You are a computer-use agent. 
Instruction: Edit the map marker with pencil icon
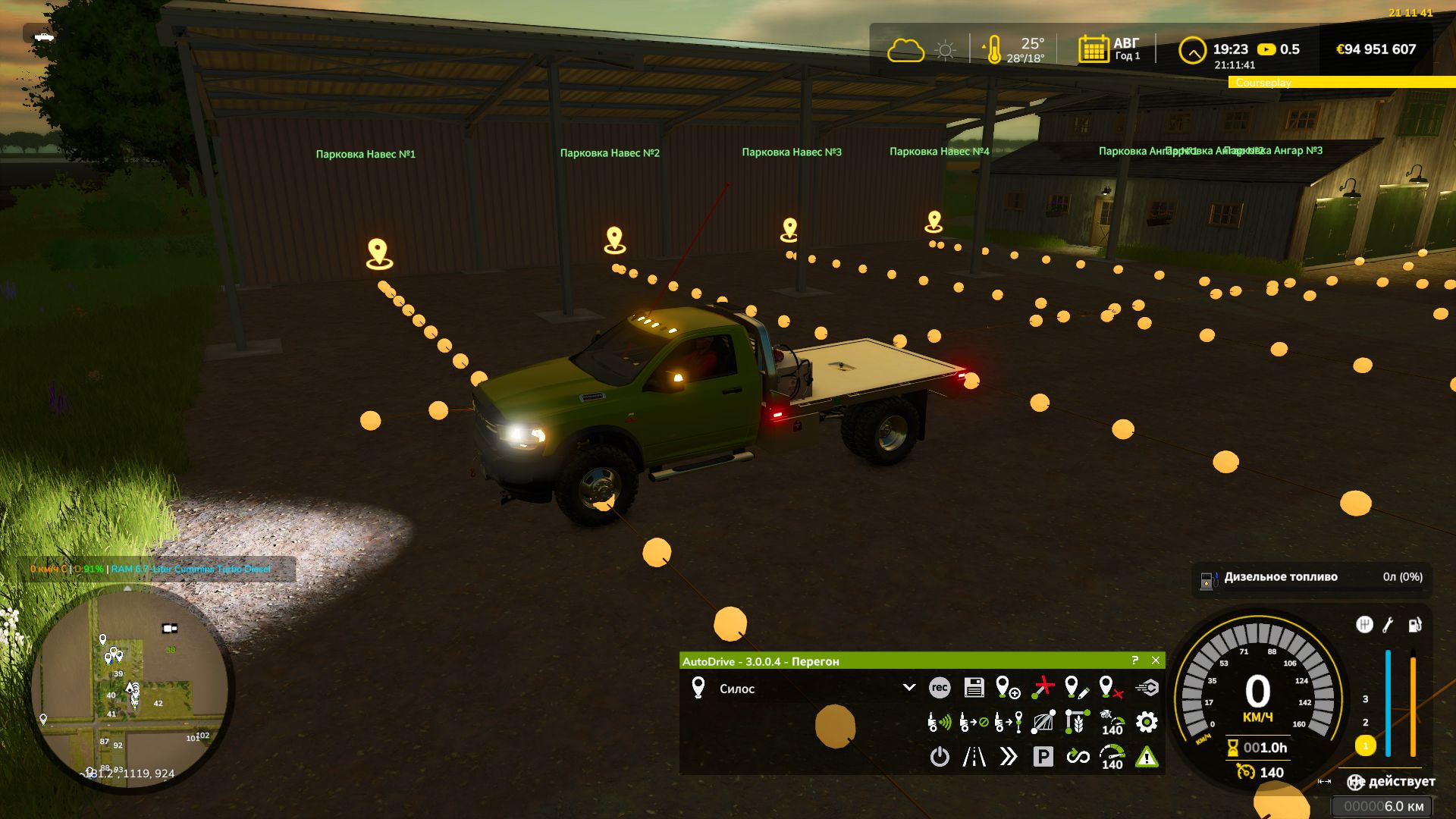pyautogui.click(x=1076, y=688)
